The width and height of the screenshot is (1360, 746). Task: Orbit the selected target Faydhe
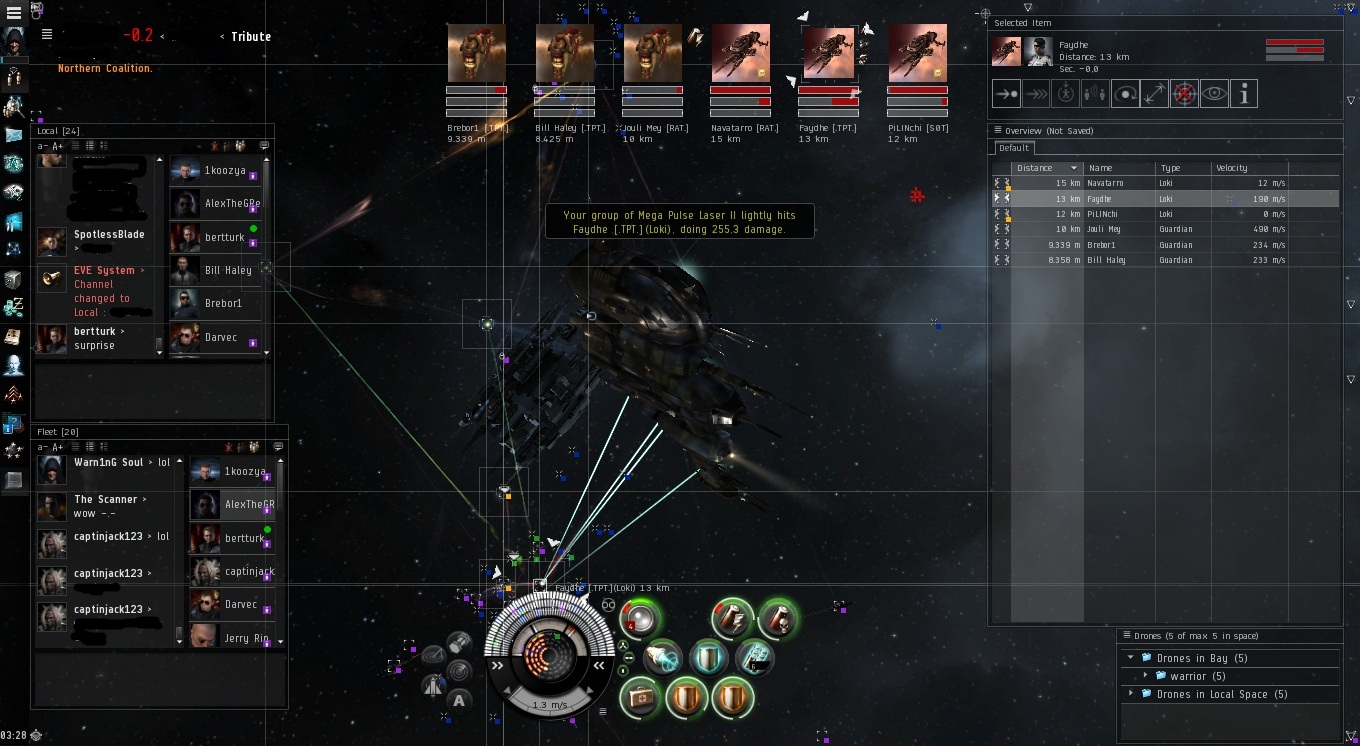1125,94
